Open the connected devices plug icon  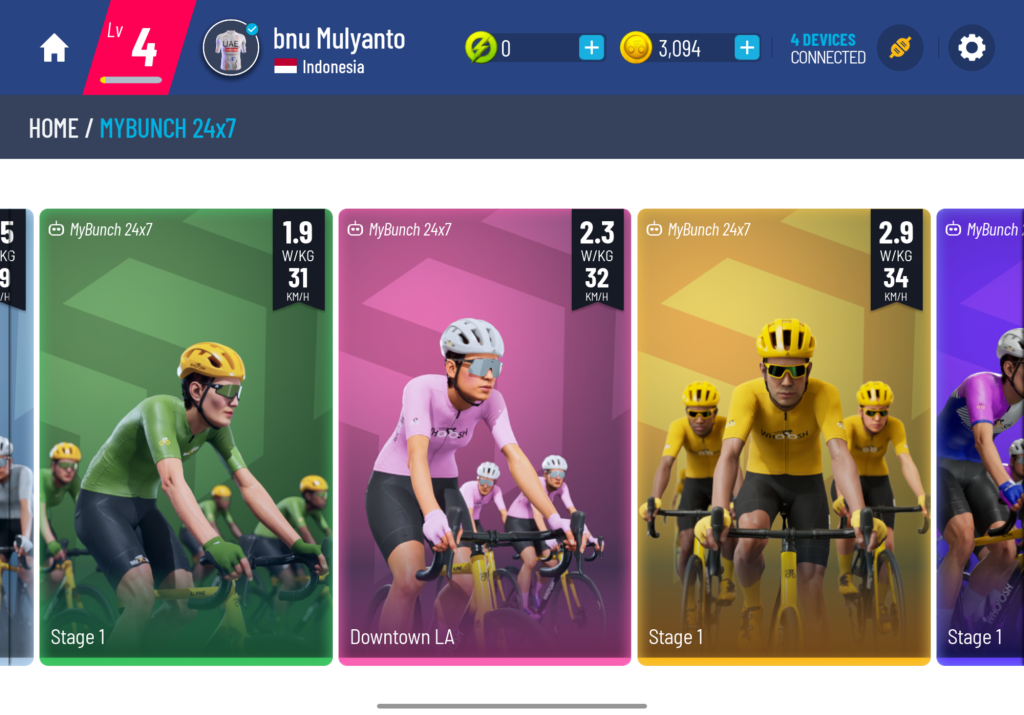click(x=899, y=48)
